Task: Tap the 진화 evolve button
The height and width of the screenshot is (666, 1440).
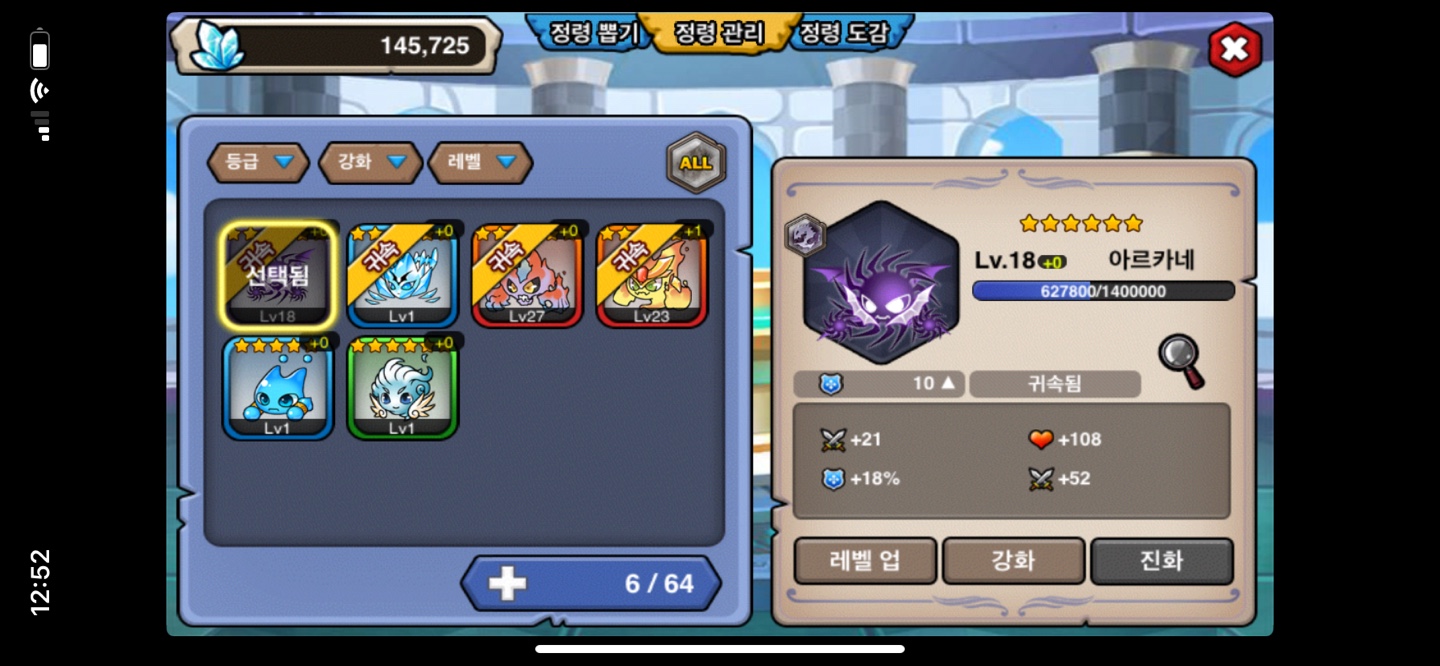Action: tap(1161, 561)
